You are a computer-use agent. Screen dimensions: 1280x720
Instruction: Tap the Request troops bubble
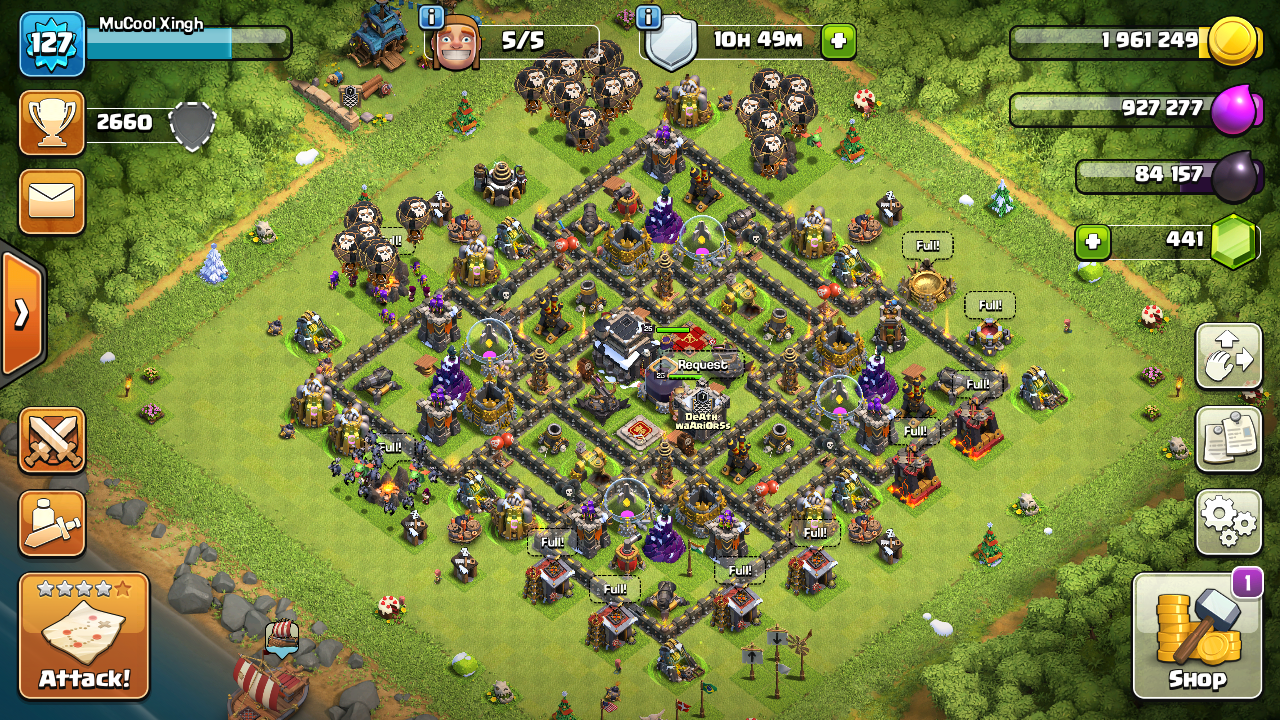pyautogui.click(x=702, y=365)
